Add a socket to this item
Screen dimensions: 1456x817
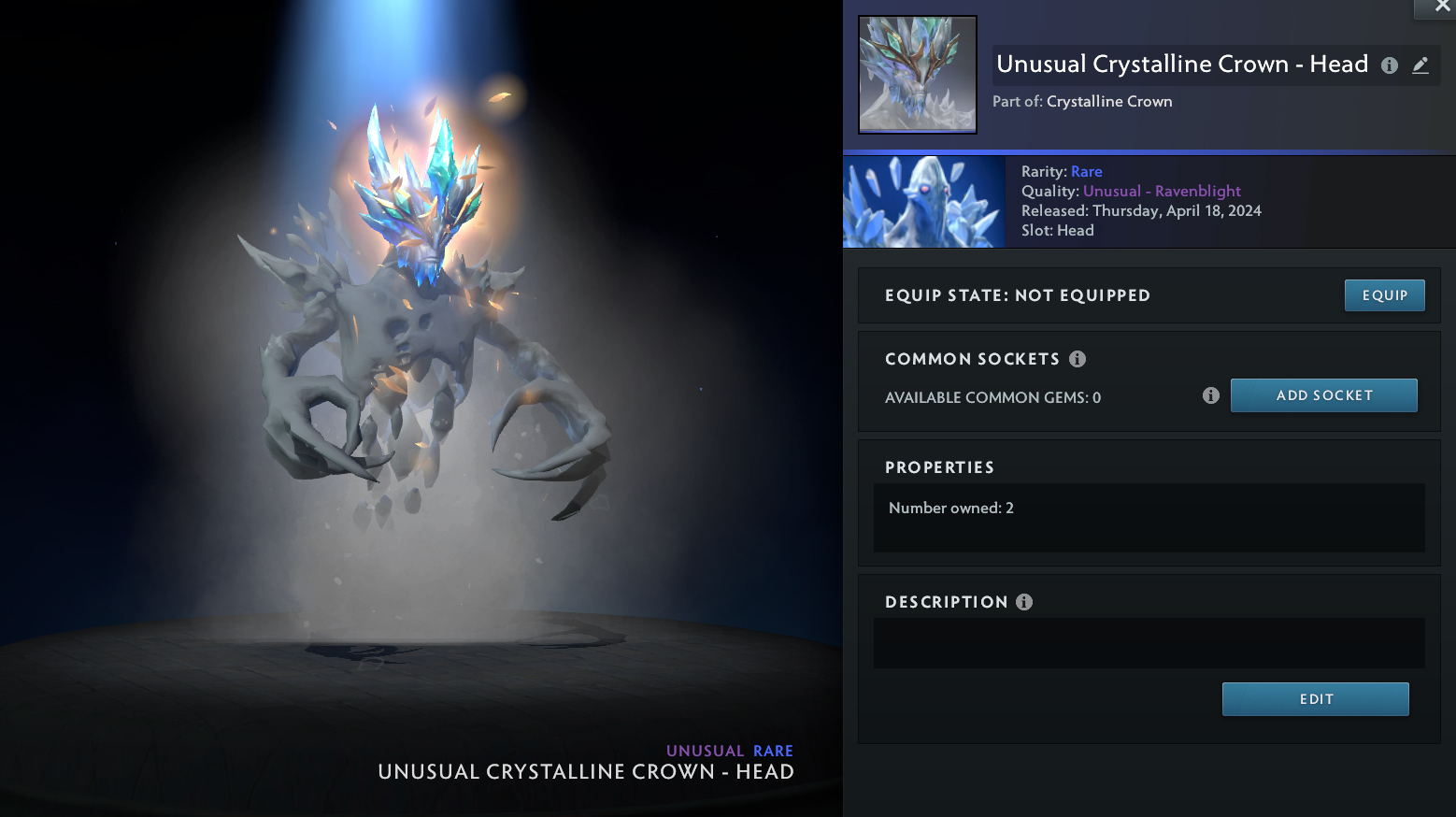pos(1323,395)
